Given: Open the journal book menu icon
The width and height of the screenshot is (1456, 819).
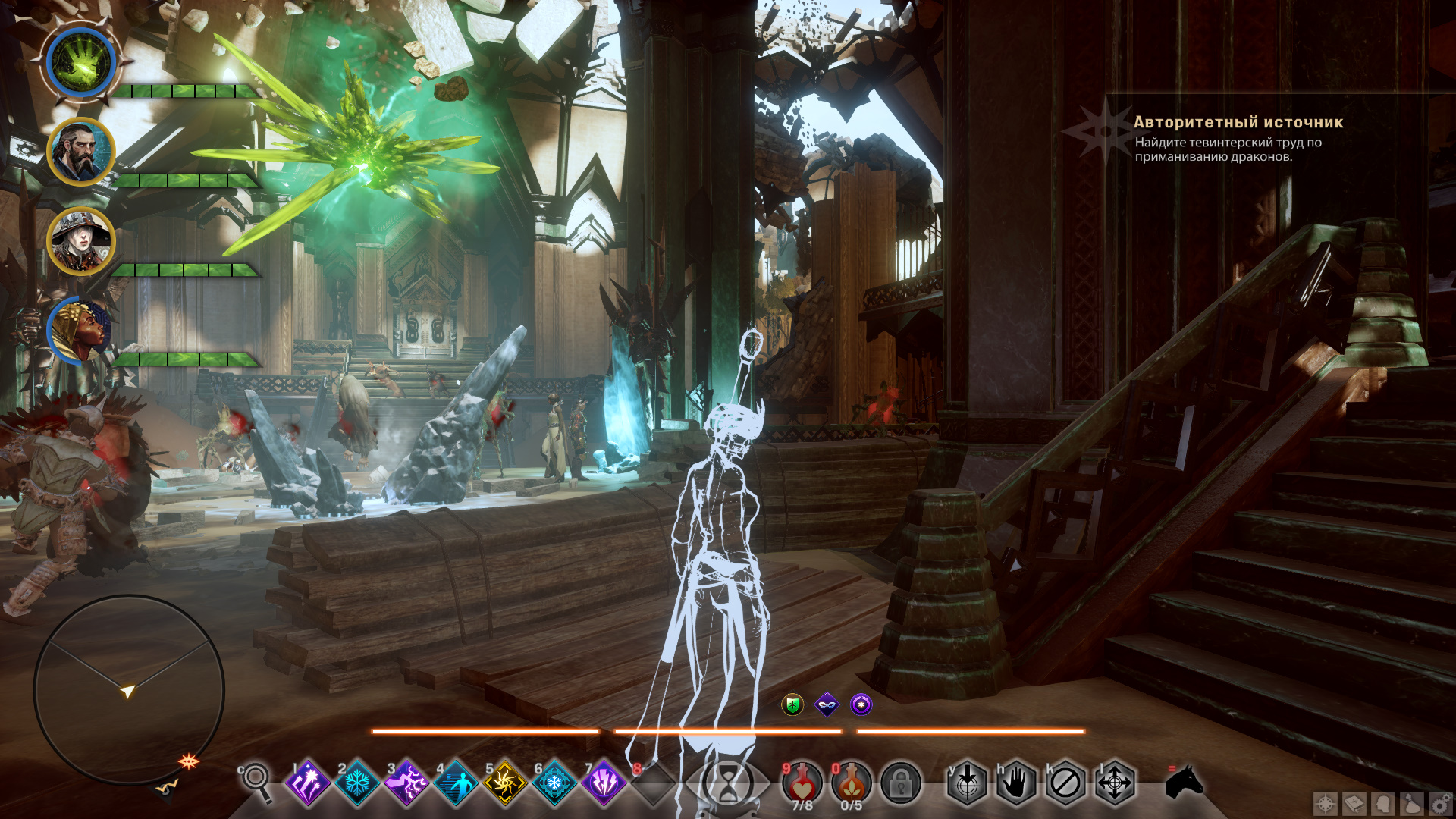Looking at the screenshot, I should click(1354, 803).
